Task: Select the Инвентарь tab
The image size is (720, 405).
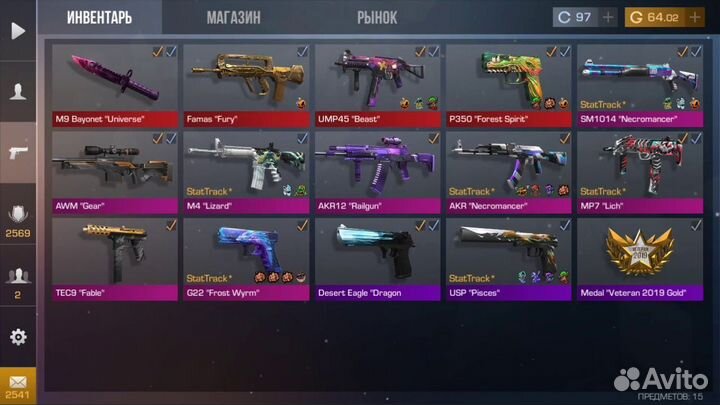Action: [x=101, y=17]
